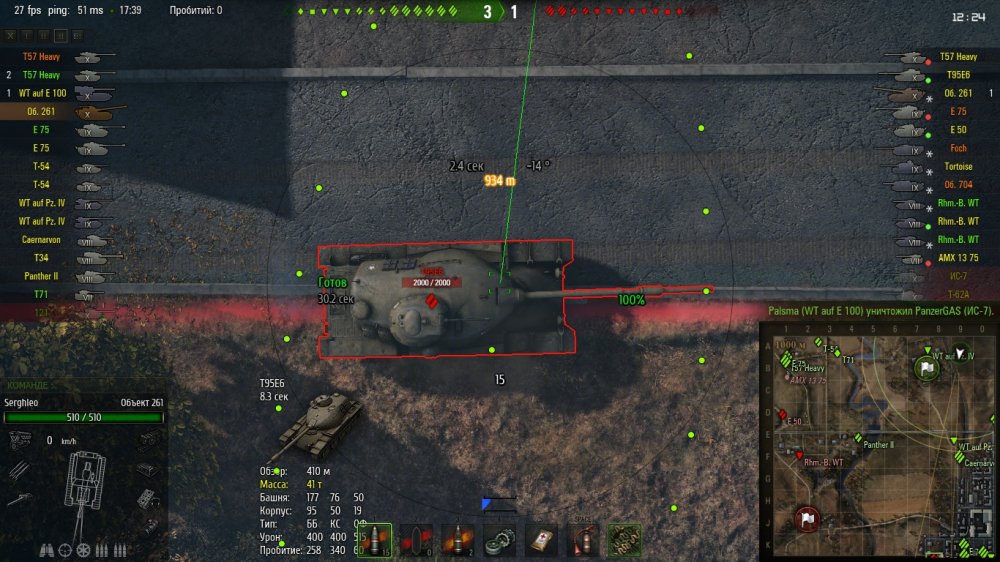Select T95E6 in the enemy team list

pyautogui.click(x=957, y=75)
